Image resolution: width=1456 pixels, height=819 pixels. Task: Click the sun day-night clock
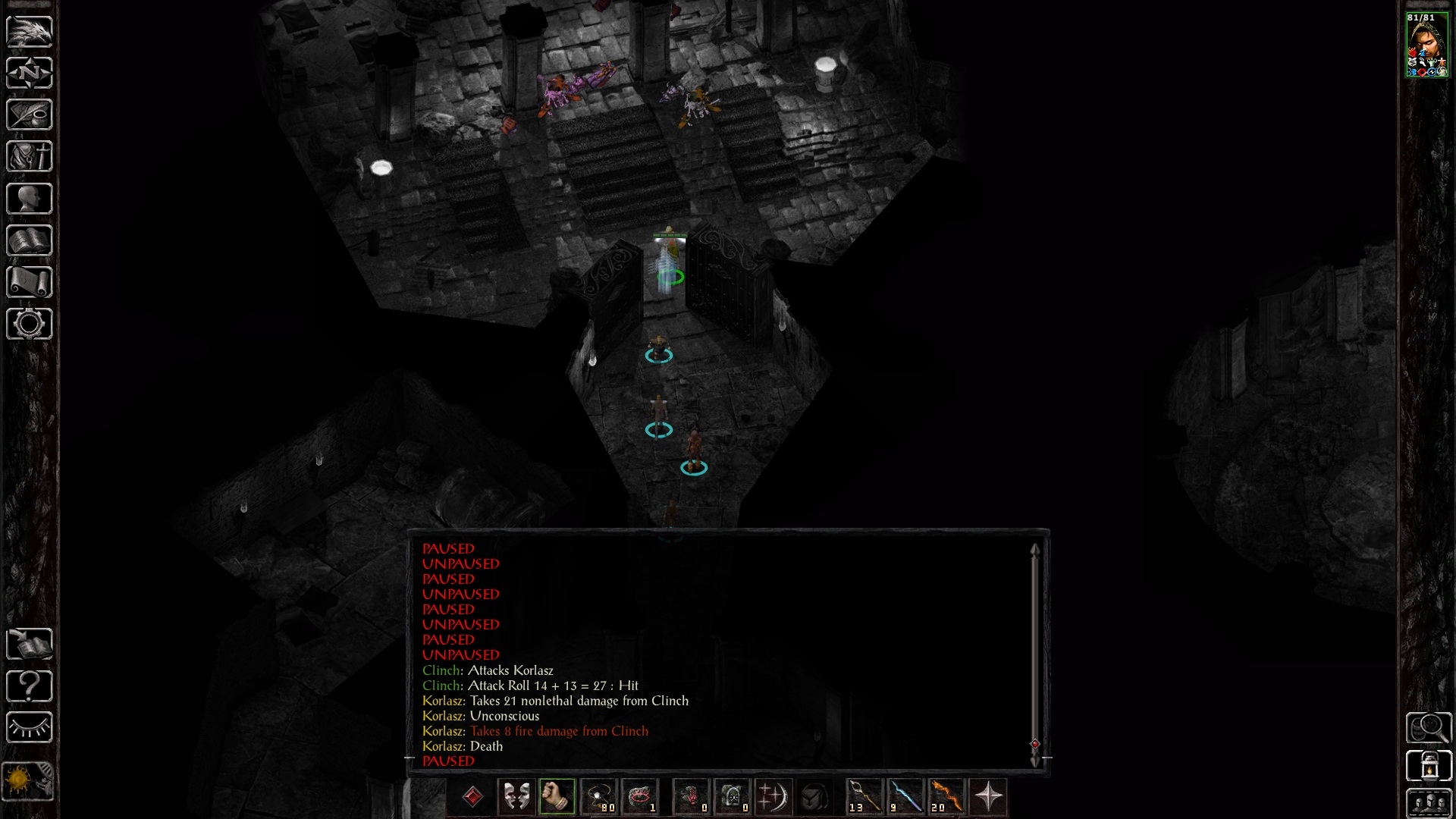click(28, 781)
